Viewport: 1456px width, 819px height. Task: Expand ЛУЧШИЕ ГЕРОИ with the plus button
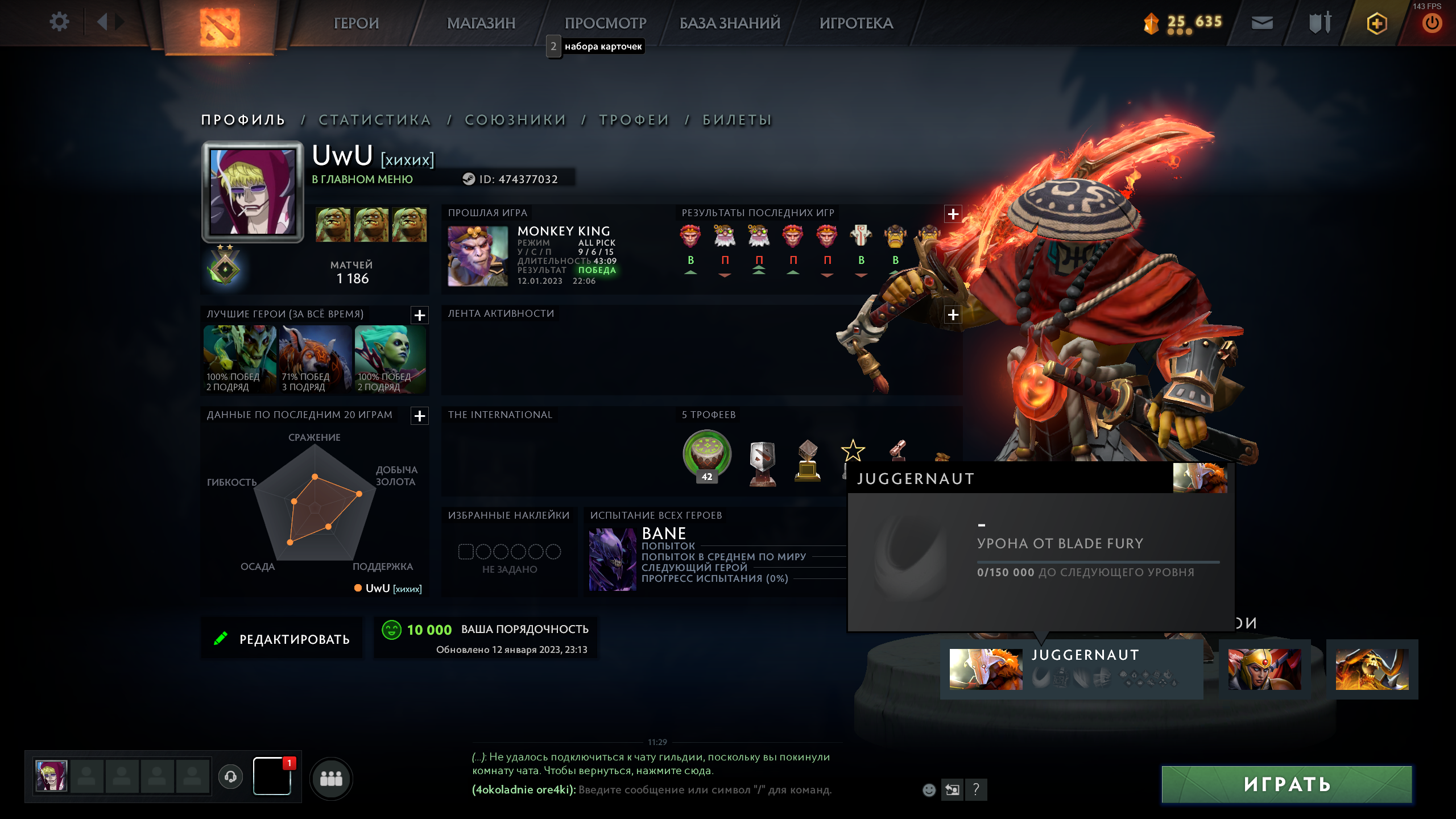(419, 316)
